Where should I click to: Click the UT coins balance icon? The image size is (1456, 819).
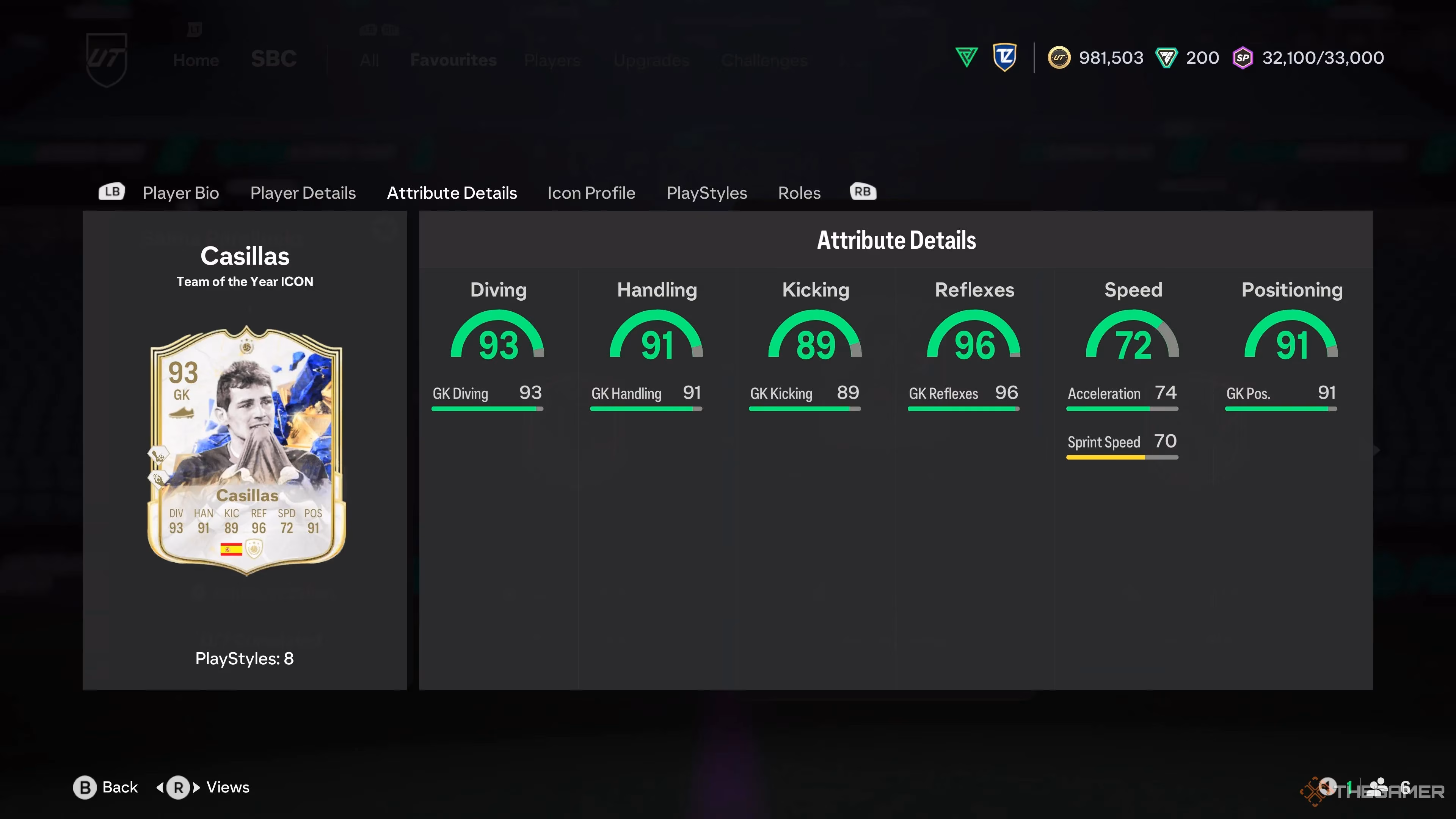pos(1060,58)
